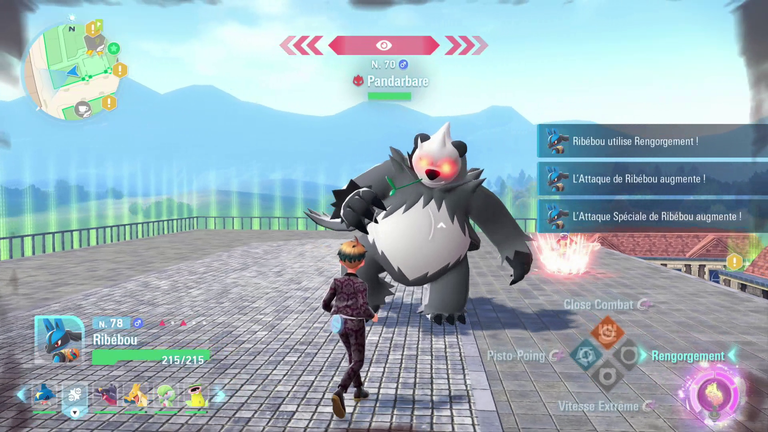Pick the Charizard party slot
The image size is (768, 432).
point(135,396)
